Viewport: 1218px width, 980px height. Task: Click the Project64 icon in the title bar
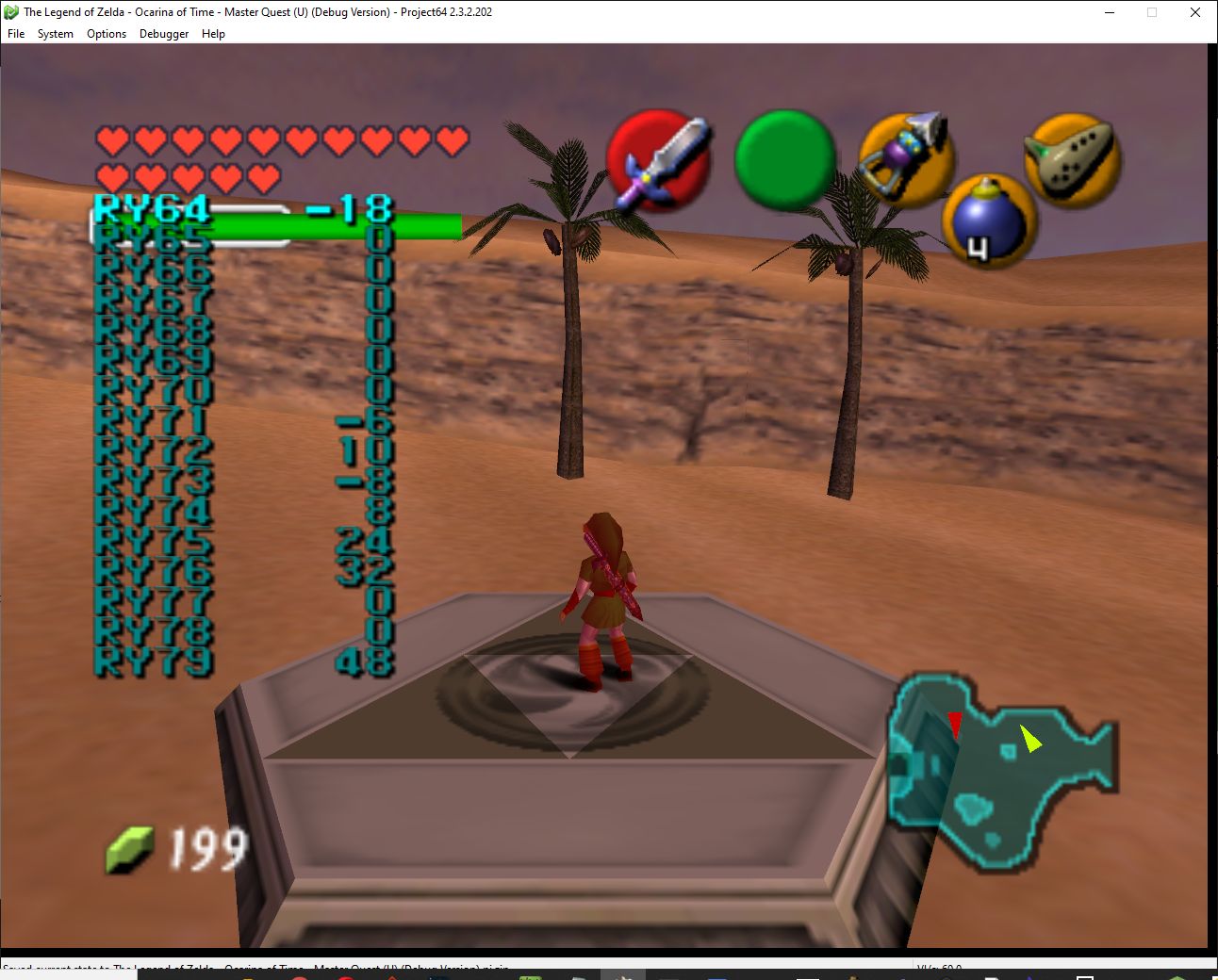9,12
